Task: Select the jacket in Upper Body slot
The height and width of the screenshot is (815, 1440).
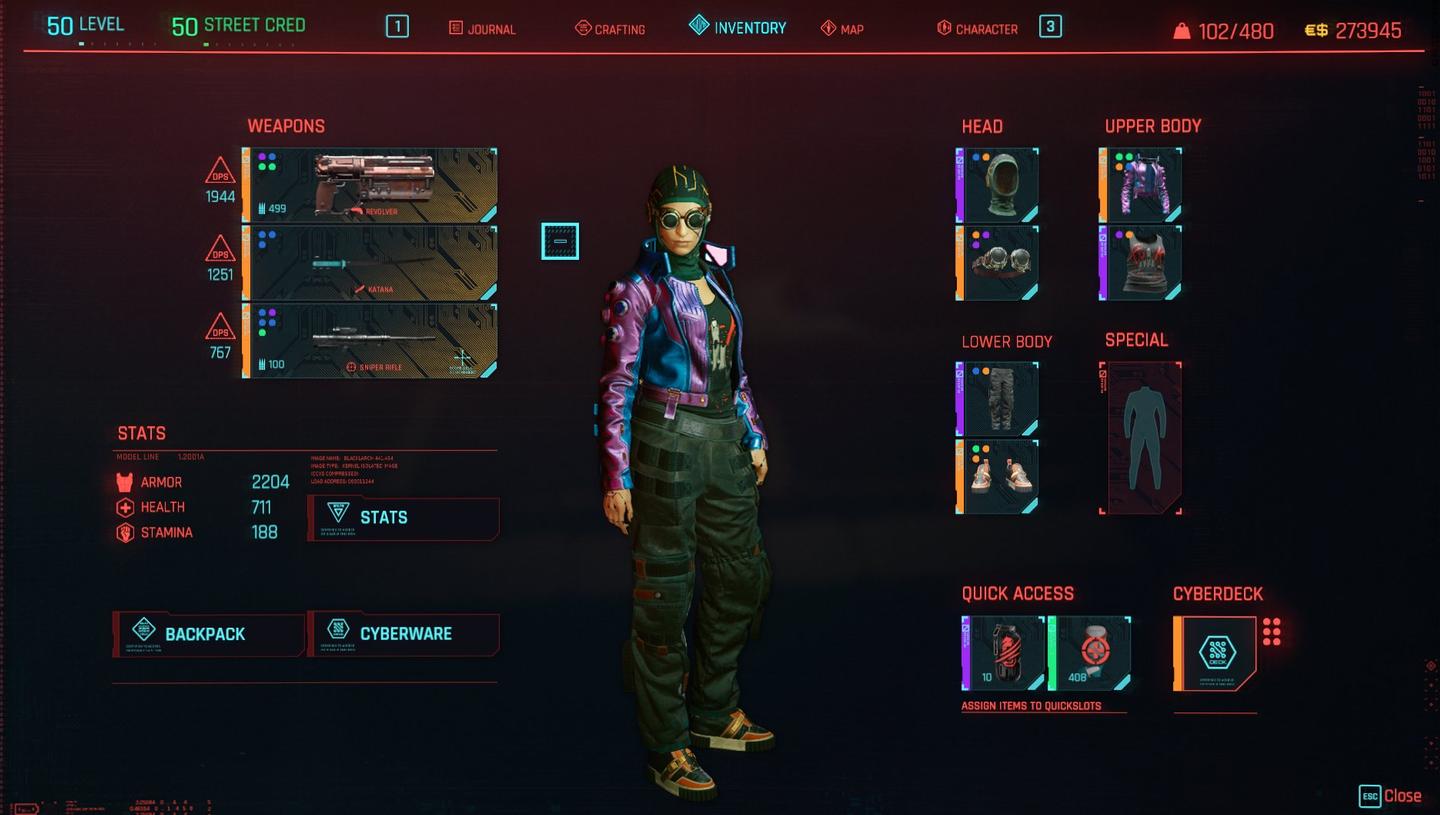Action: [x=1140, y=185]
